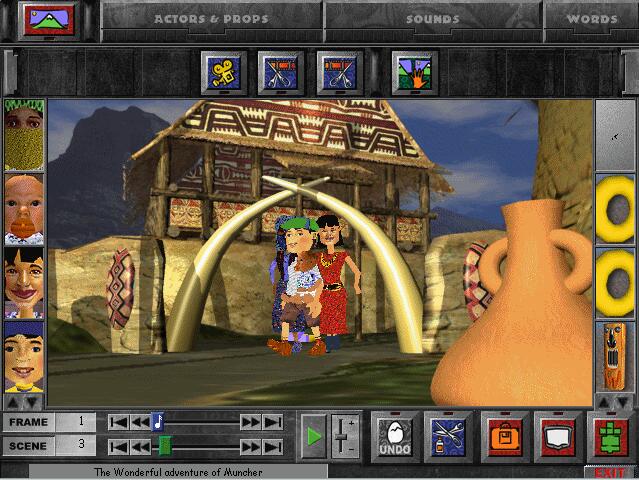The height and width of the screenshot is (480, 639).
Task: Adjust the volume slider control
Action: pos(342,435)
